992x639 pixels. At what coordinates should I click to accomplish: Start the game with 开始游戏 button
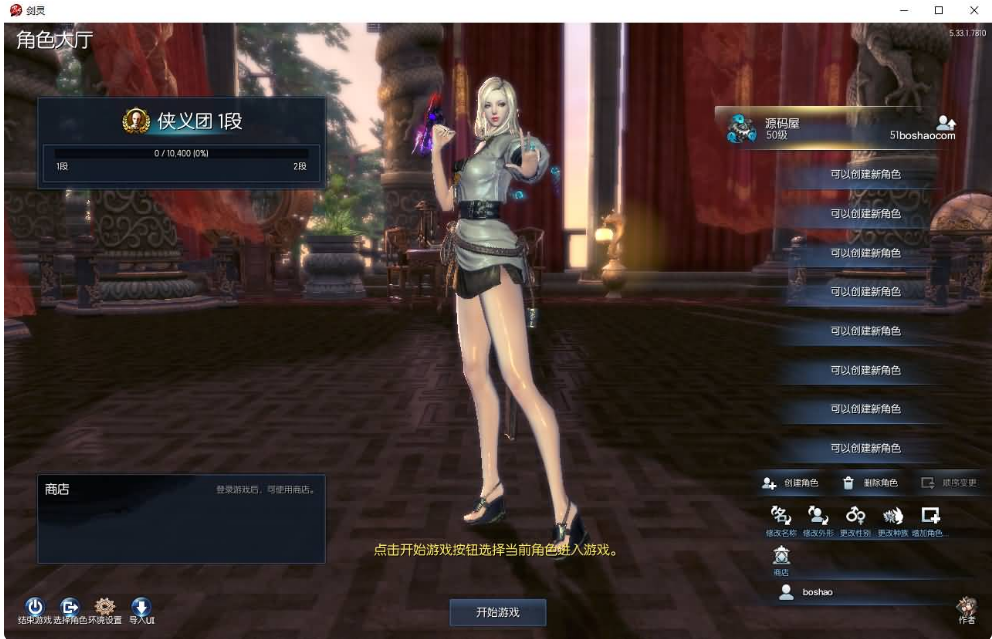(497, 612)
